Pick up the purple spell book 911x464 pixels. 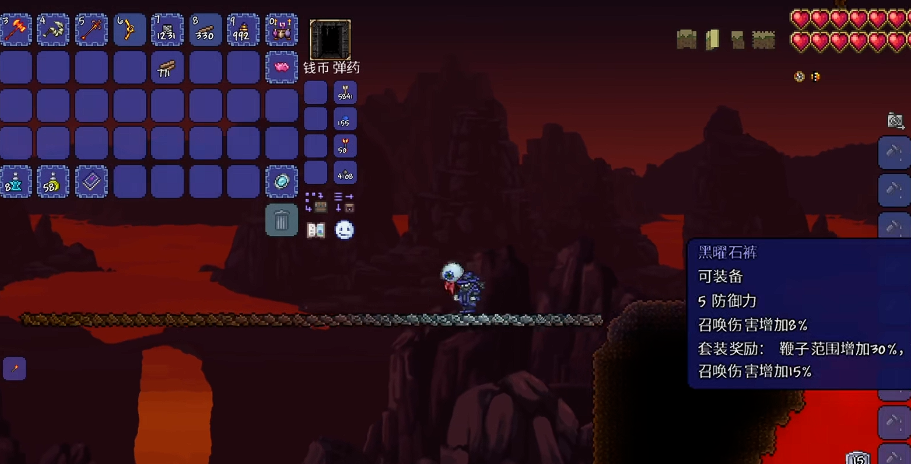pyautogui.click(x=91, y=181)
